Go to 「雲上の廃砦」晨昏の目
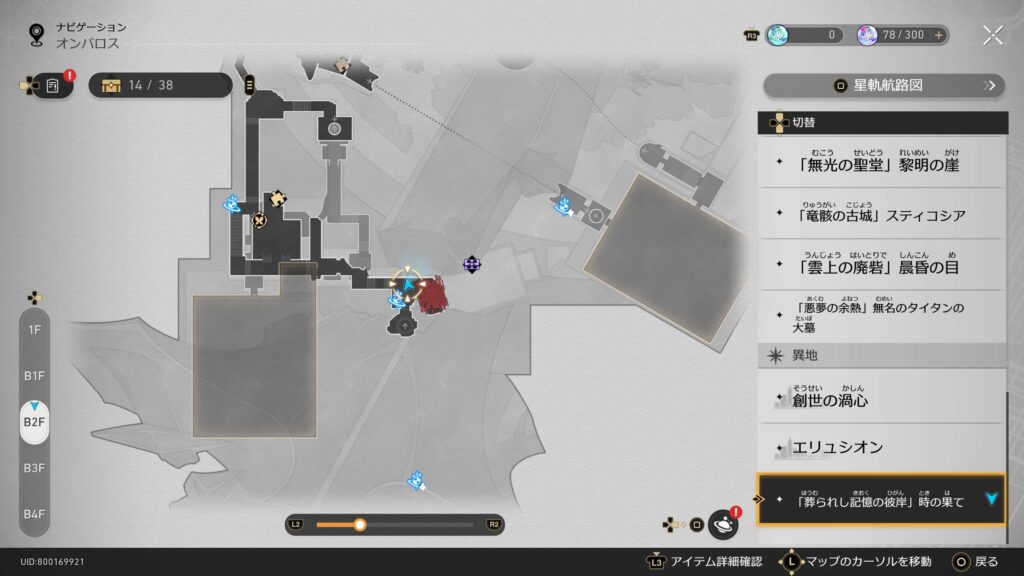1024x576 pixels. 882,265
